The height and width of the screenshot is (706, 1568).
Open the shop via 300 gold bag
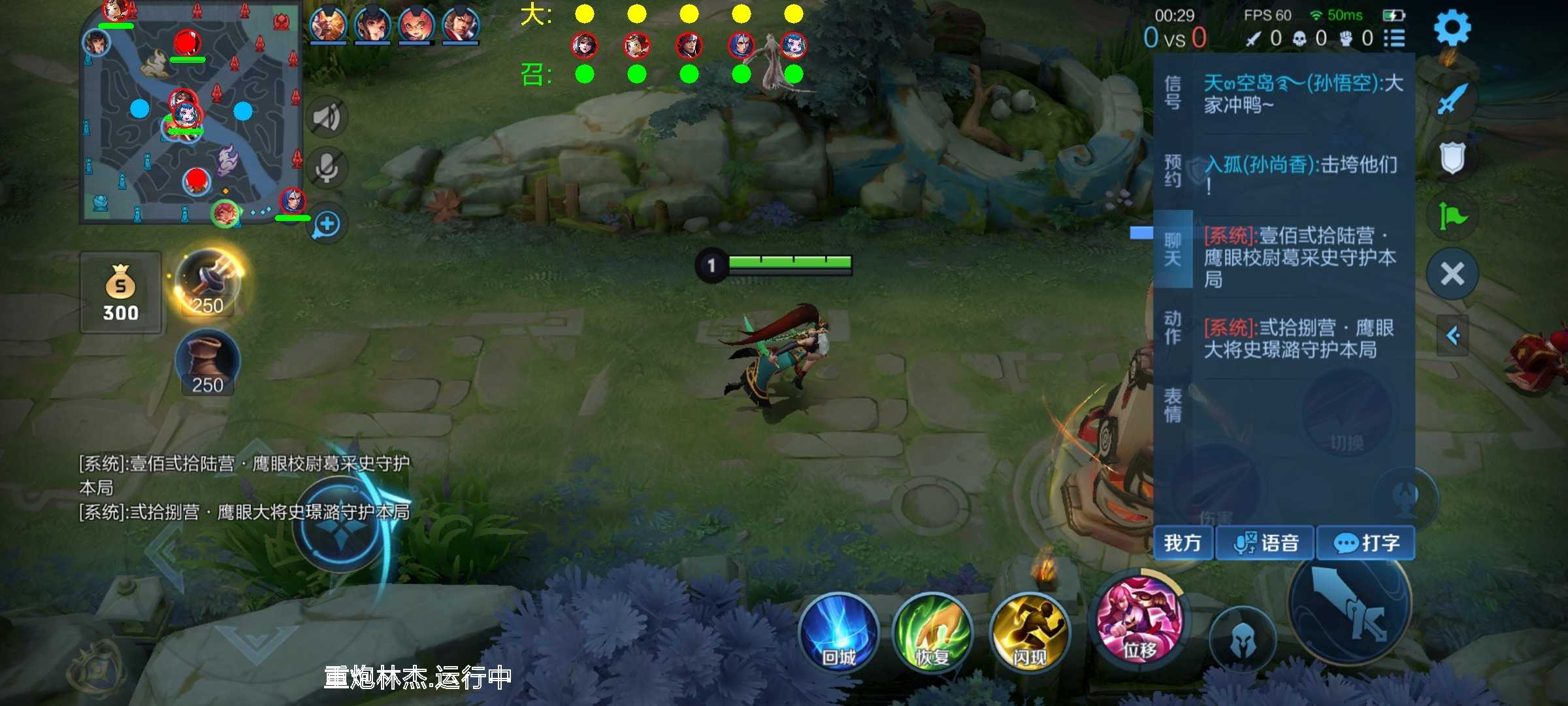point(121,293)
